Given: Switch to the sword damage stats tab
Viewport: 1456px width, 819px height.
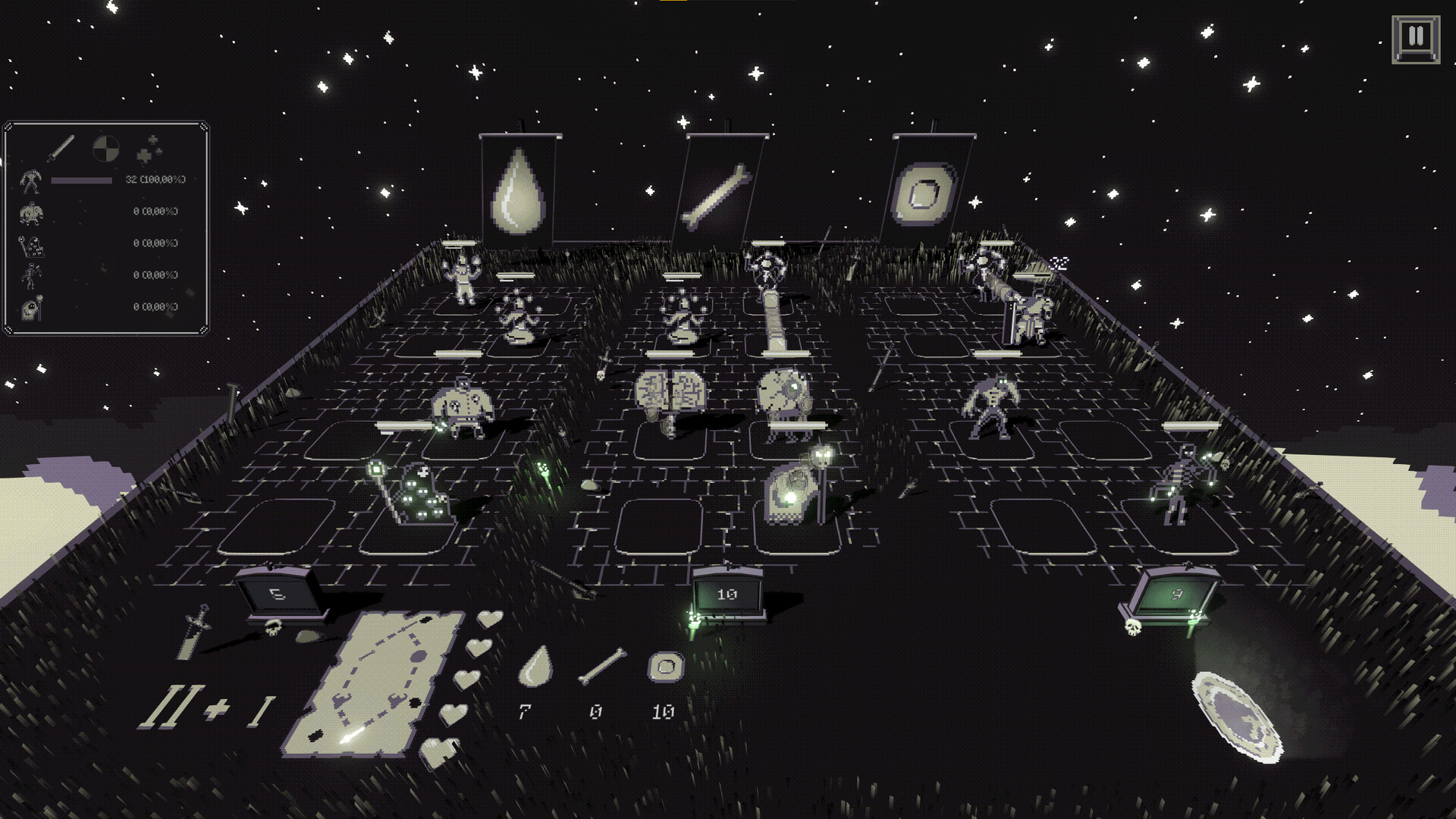Looking at the screenshot, I should pos(62,147).
